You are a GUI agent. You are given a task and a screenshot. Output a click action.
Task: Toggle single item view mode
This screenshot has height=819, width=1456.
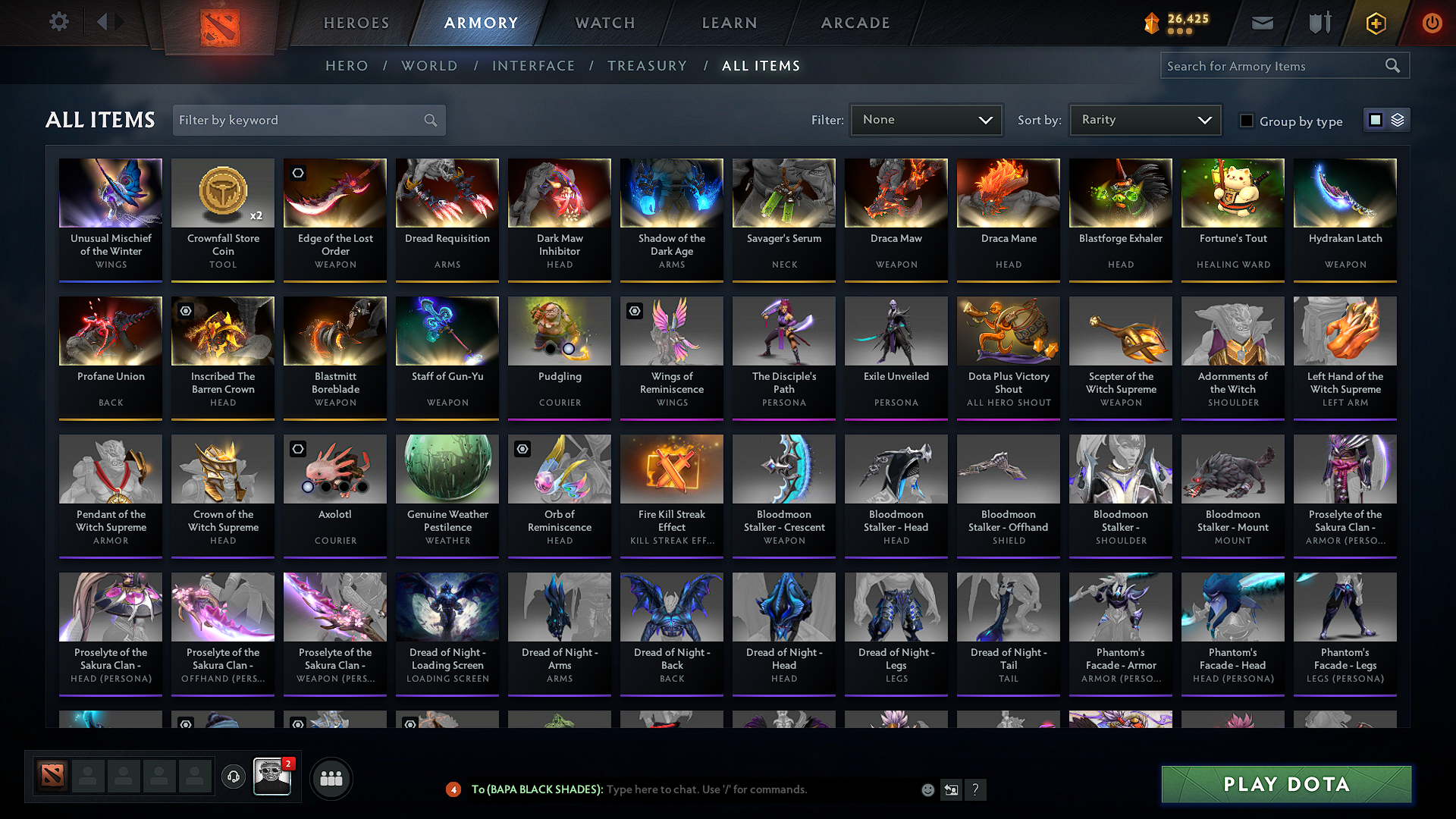[1378, 120]
